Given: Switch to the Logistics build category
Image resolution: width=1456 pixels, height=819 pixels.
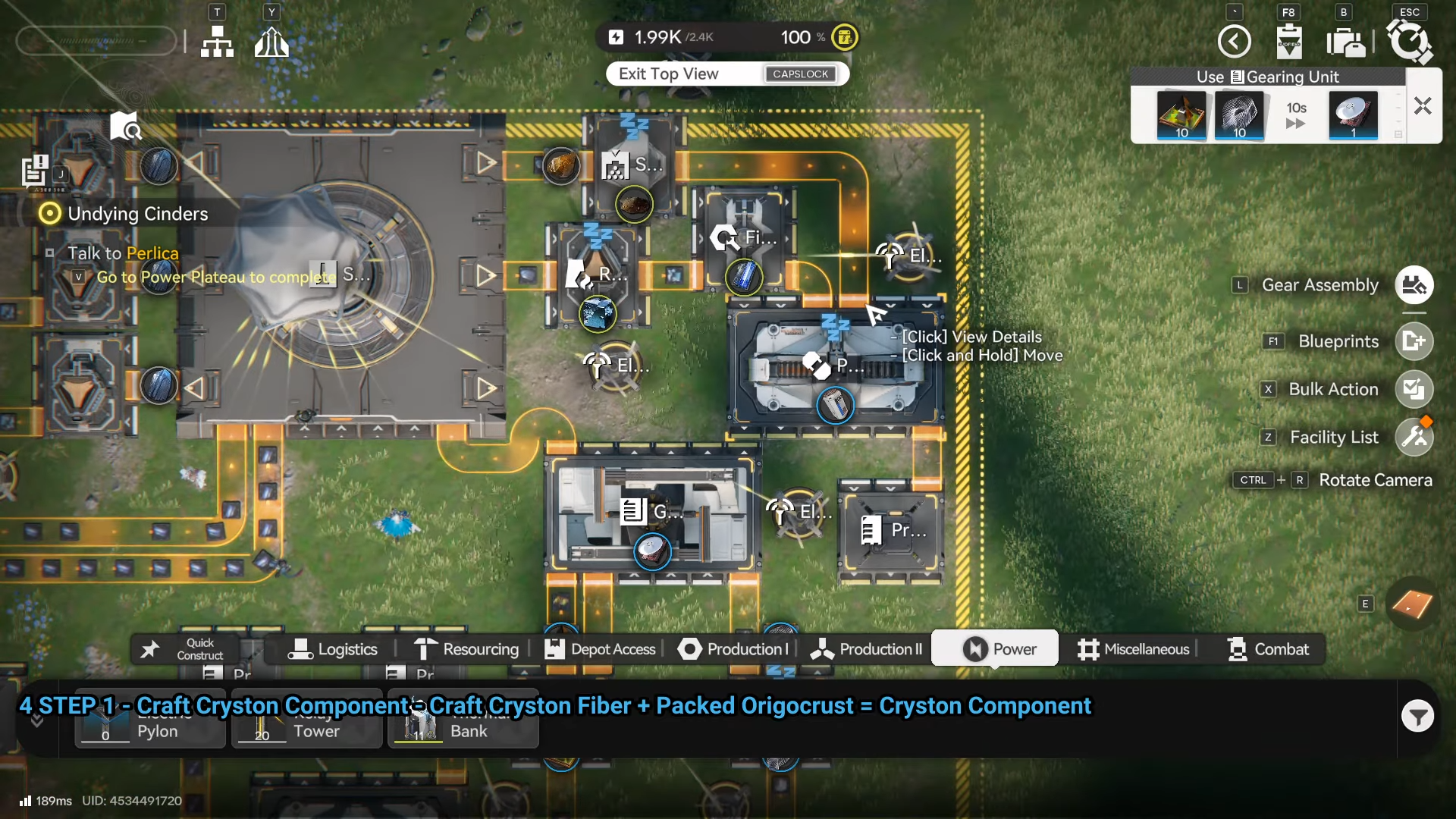Looking at the screenshot, I should pos(333,649).
